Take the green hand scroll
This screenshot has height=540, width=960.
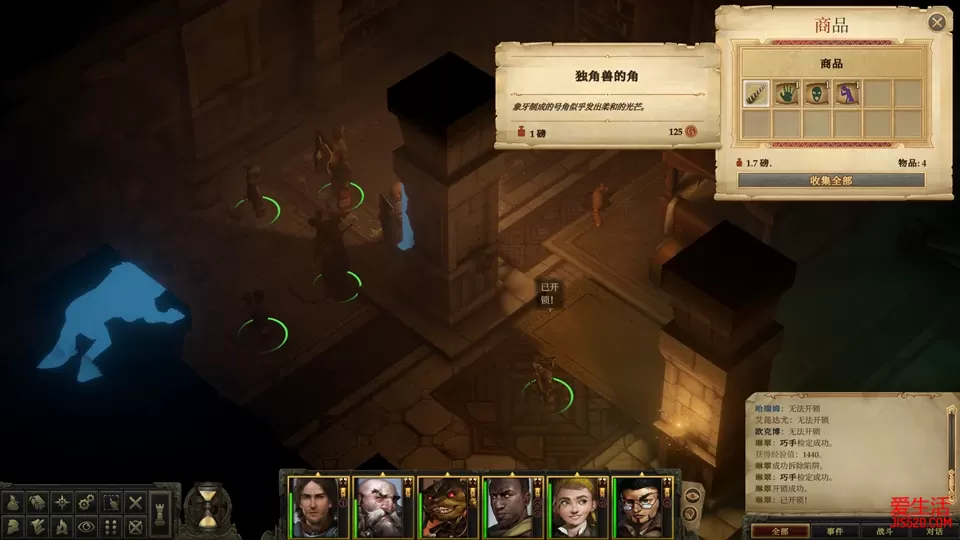(787, 93)
